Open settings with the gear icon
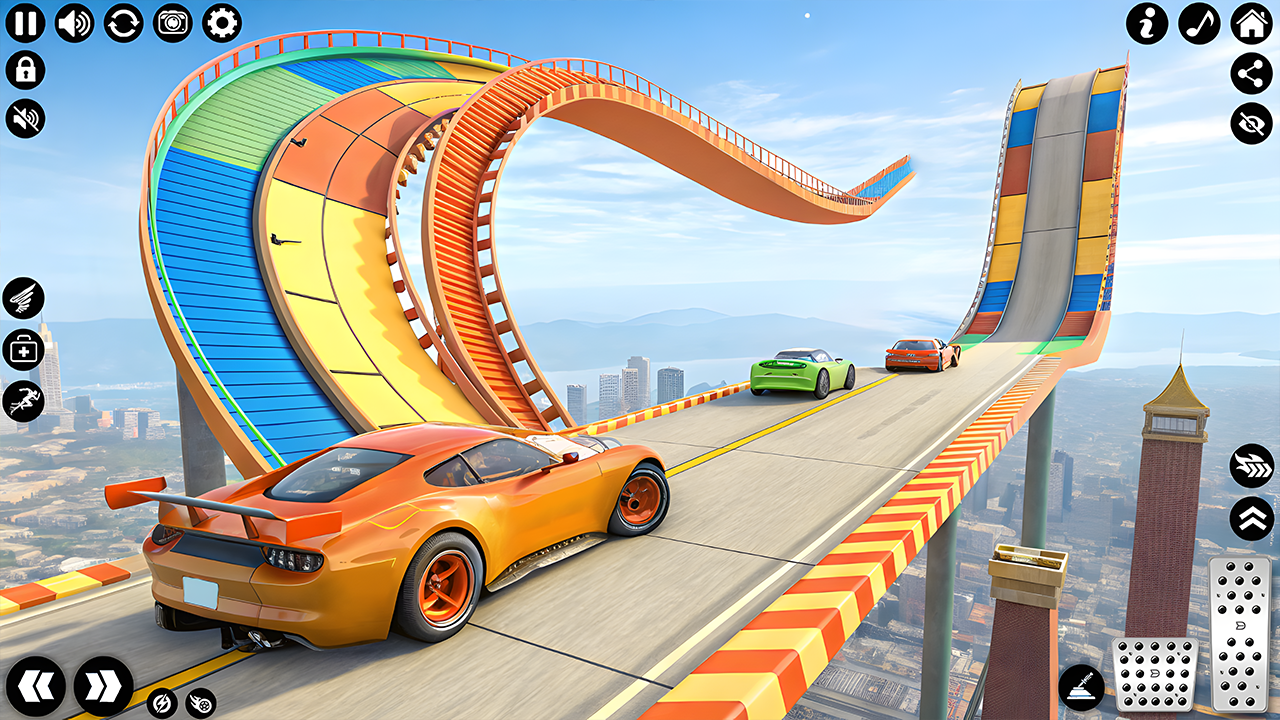The width and height of the screenshot is (1280, 720). pos(221,23)
